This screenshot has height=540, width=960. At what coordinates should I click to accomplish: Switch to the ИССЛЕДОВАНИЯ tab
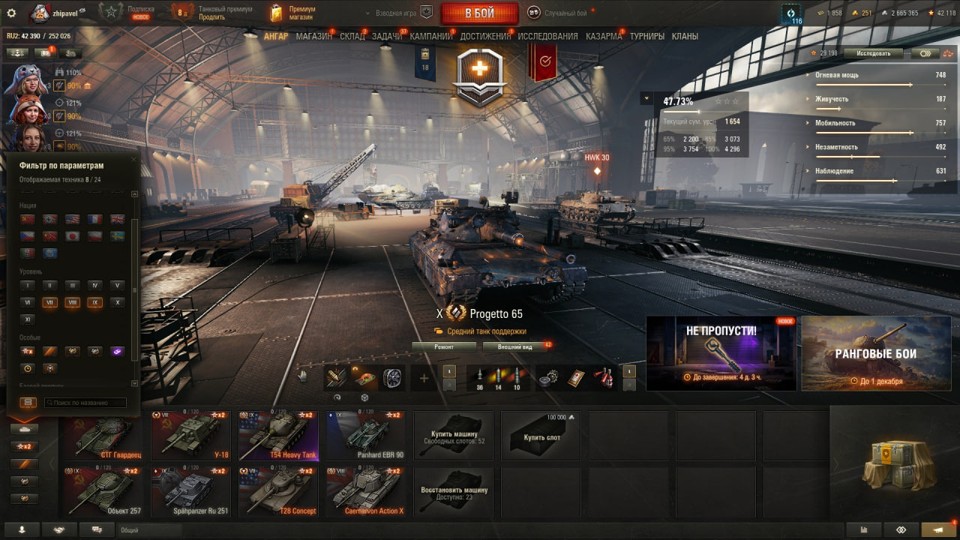pyautogui.click(x=548, y=36)
